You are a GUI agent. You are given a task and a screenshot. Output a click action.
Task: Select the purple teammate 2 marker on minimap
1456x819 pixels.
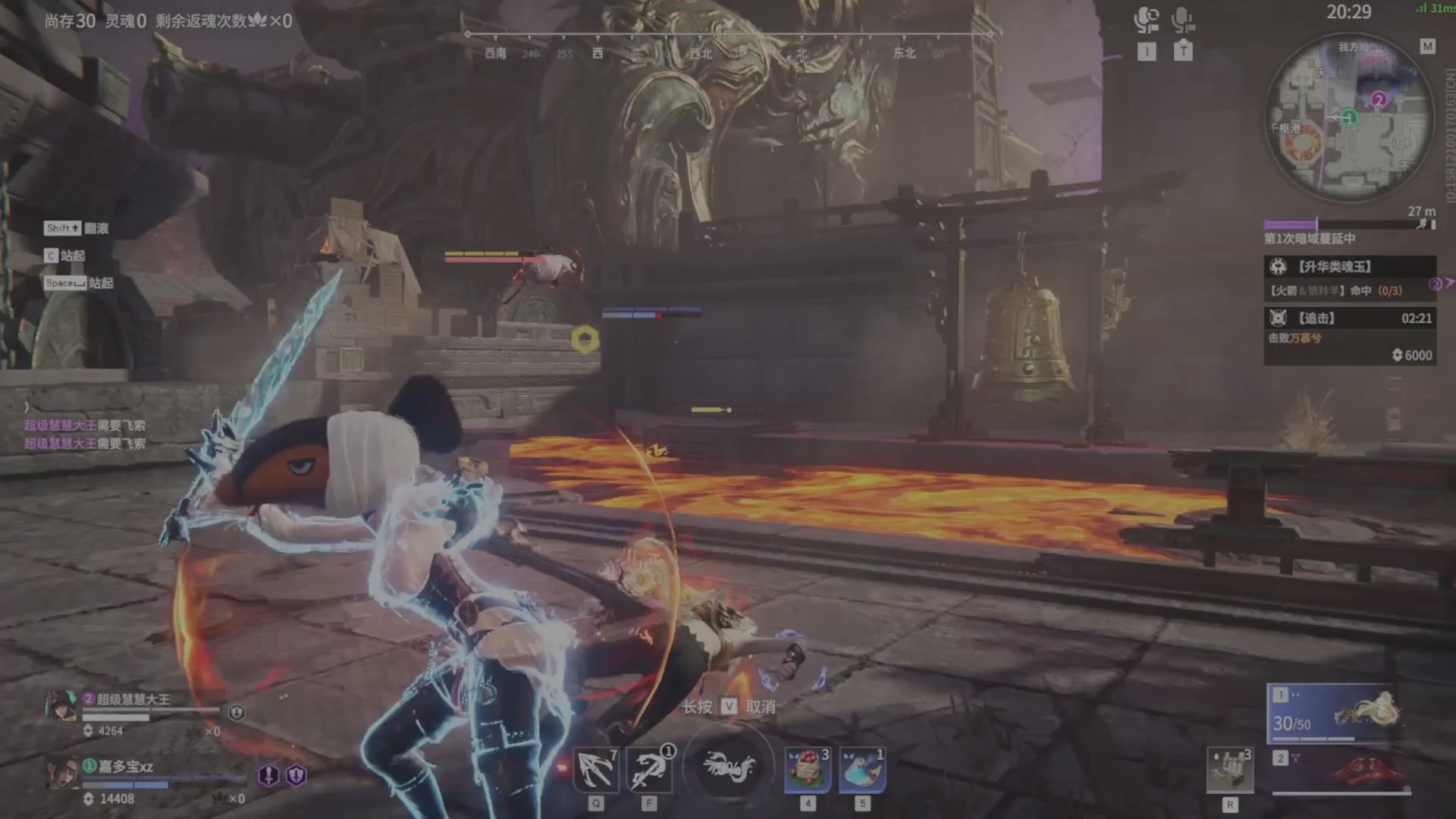(1379, 99)
